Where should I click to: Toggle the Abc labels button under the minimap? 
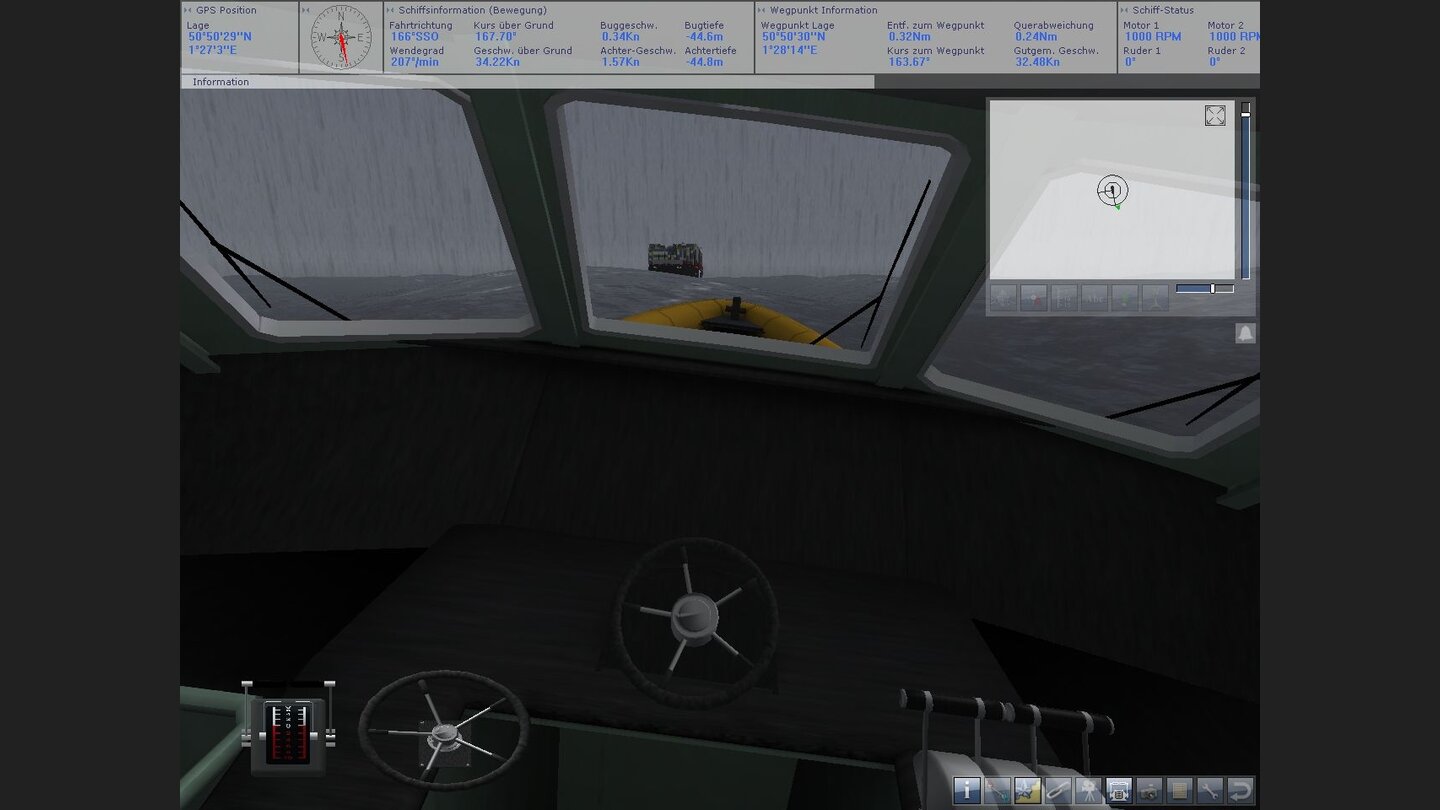[x=1092, y=297]
